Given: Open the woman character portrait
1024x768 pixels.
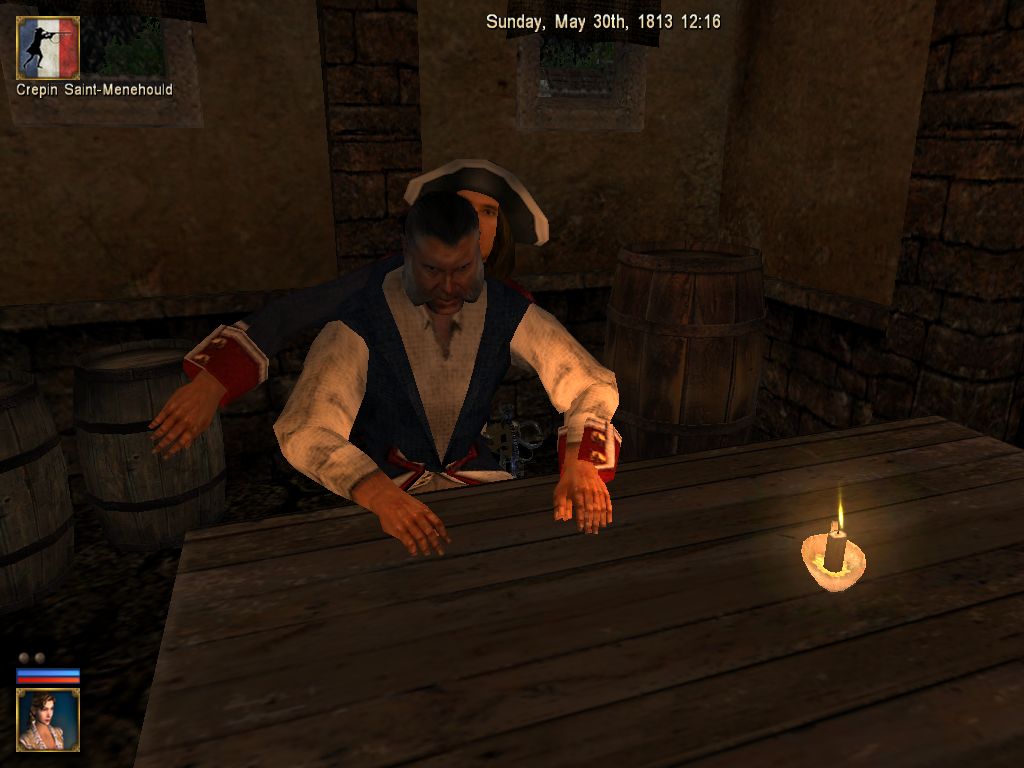Looking at the screenshot, I should (x=48, y=719).
